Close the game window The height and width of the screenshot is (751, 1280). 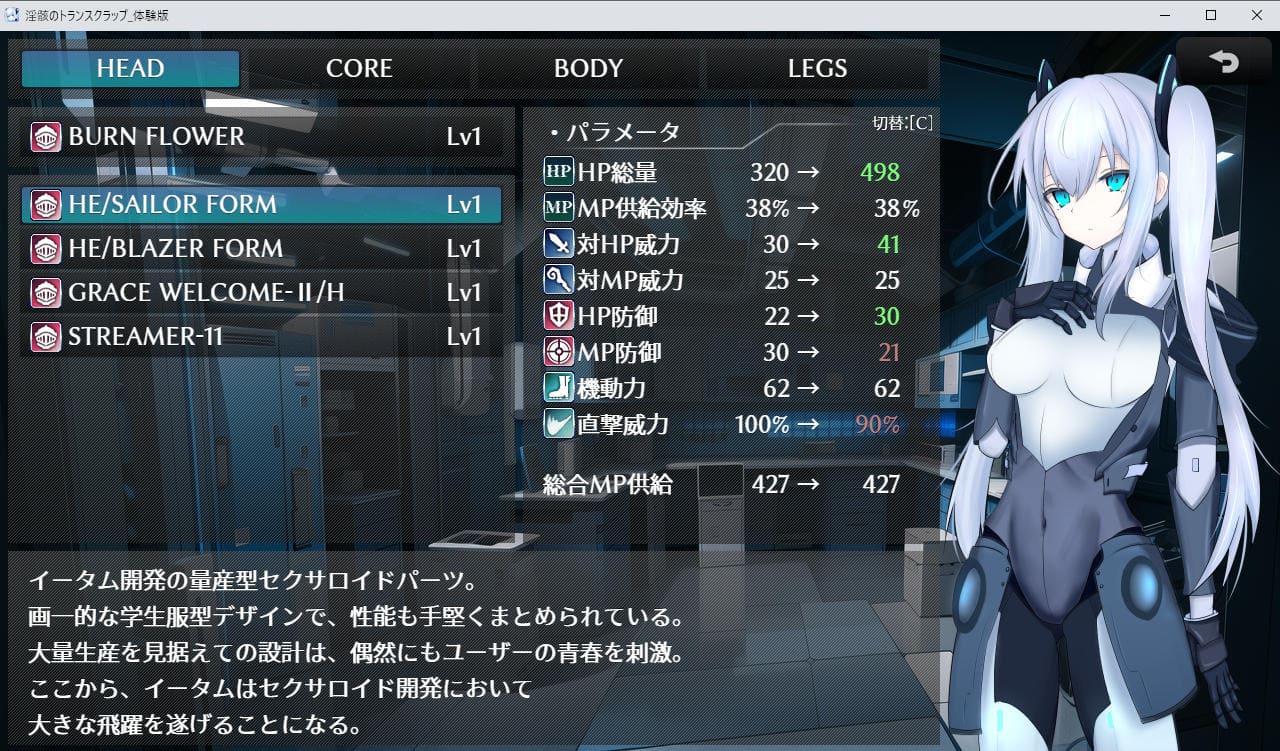(x=1255, y=15)
